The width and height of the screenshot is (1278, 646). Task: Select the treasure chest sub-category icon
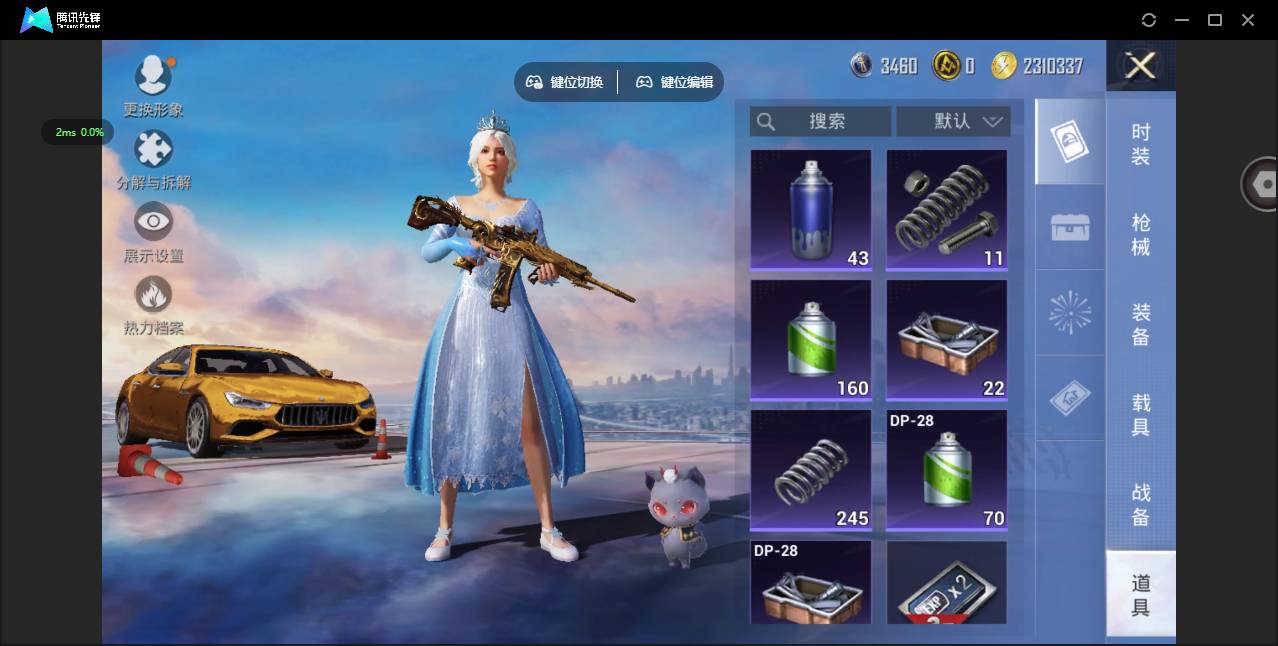pyautogui.click(x=1070, y=227)
